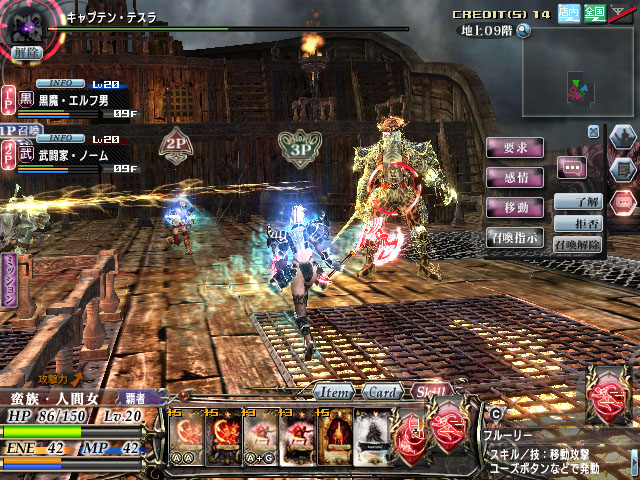Click the minimap magnifier zoom icon
This screenshot has height=480, width=640.
coord(523,30)
